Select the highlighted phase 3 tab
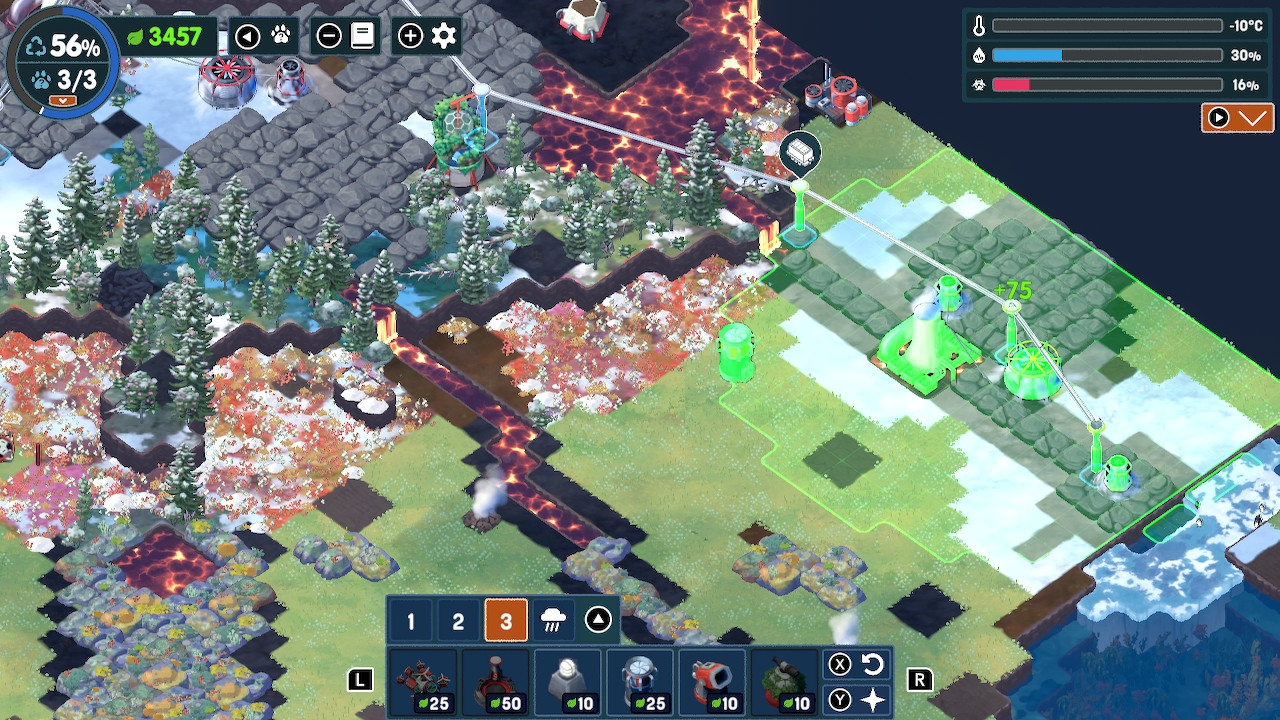Viewport: 1280px width, 720px height. click(506, 621)
